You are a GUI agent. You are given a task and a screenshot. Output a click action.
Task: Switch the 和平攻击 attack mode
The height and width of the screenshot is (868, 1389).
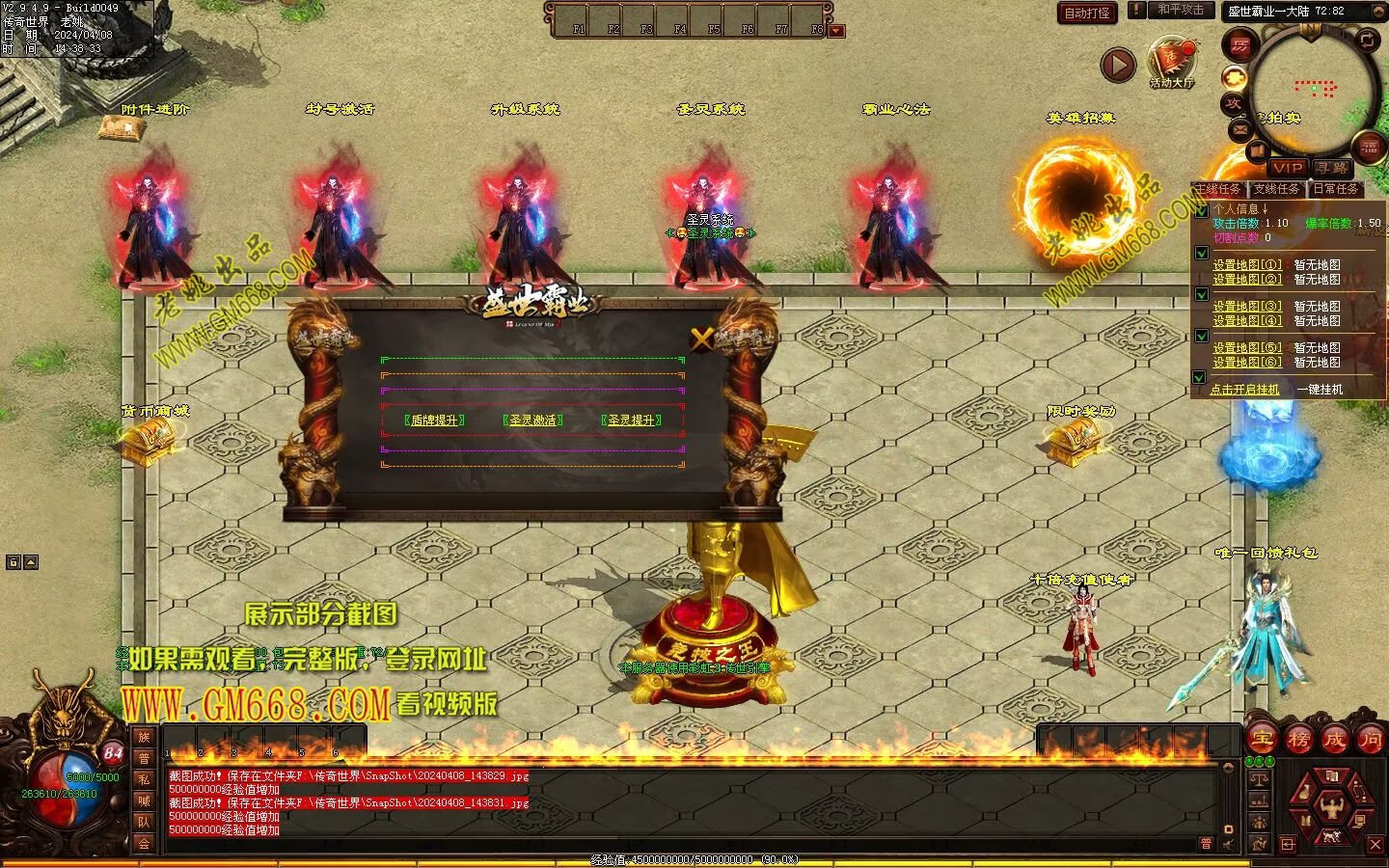1180,10
